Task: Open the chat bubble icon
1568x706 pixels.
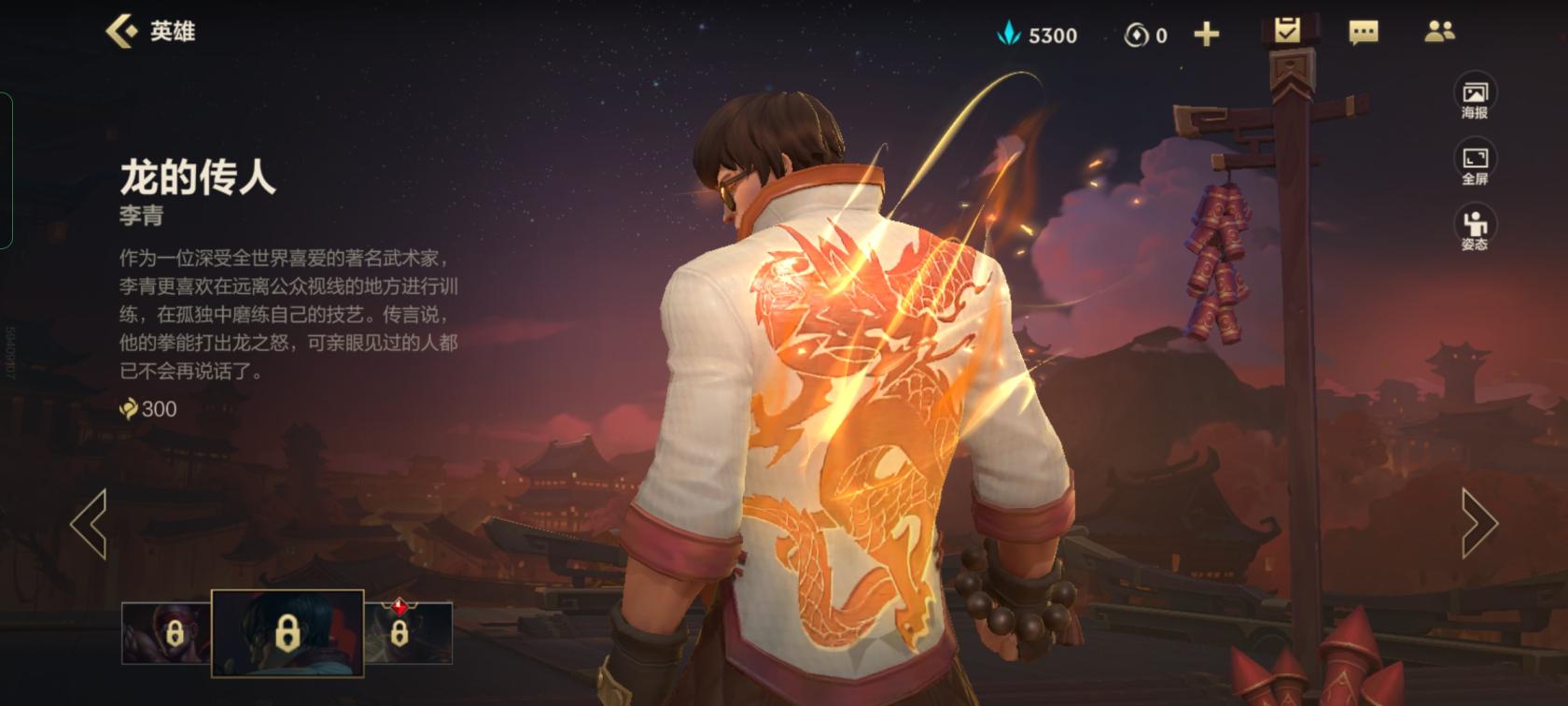Action: click(1364, 34)
